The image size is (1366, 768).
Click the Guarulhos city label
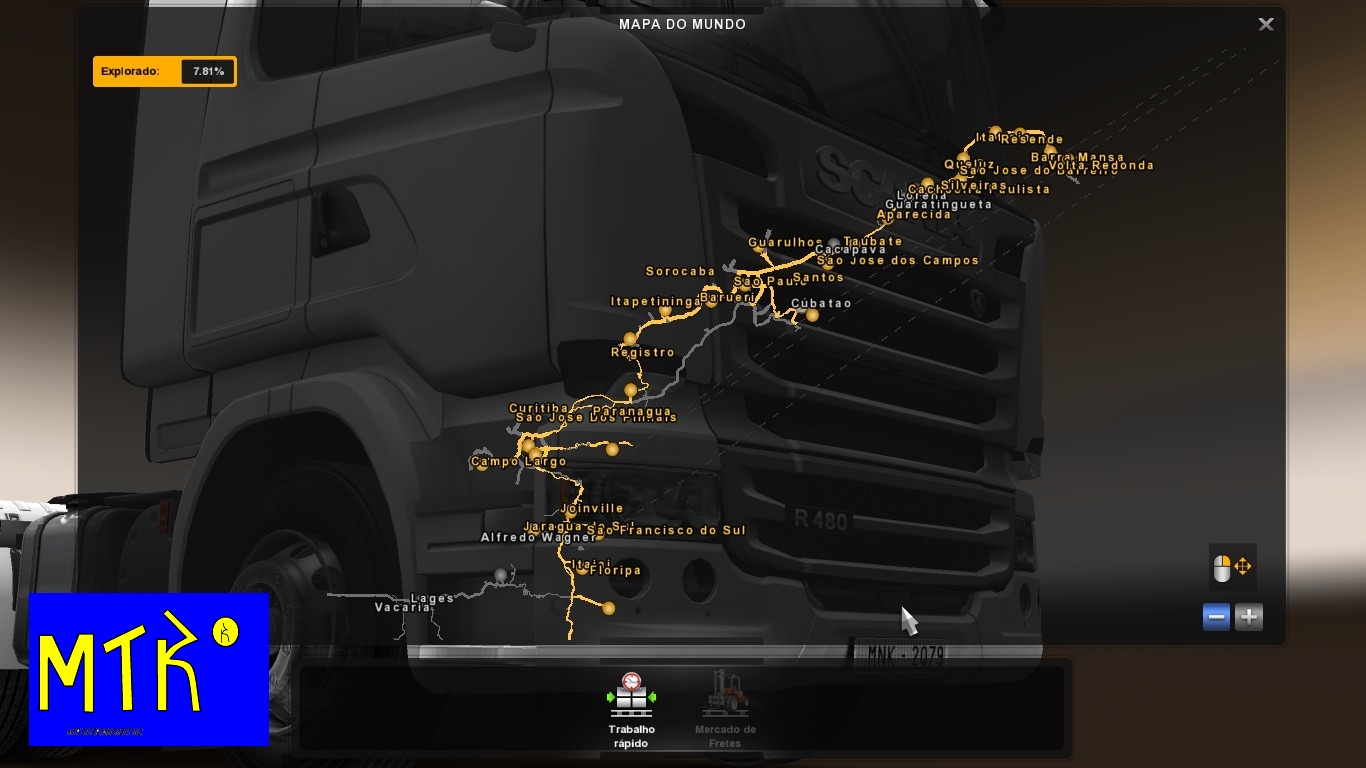(x=782, y=241)
